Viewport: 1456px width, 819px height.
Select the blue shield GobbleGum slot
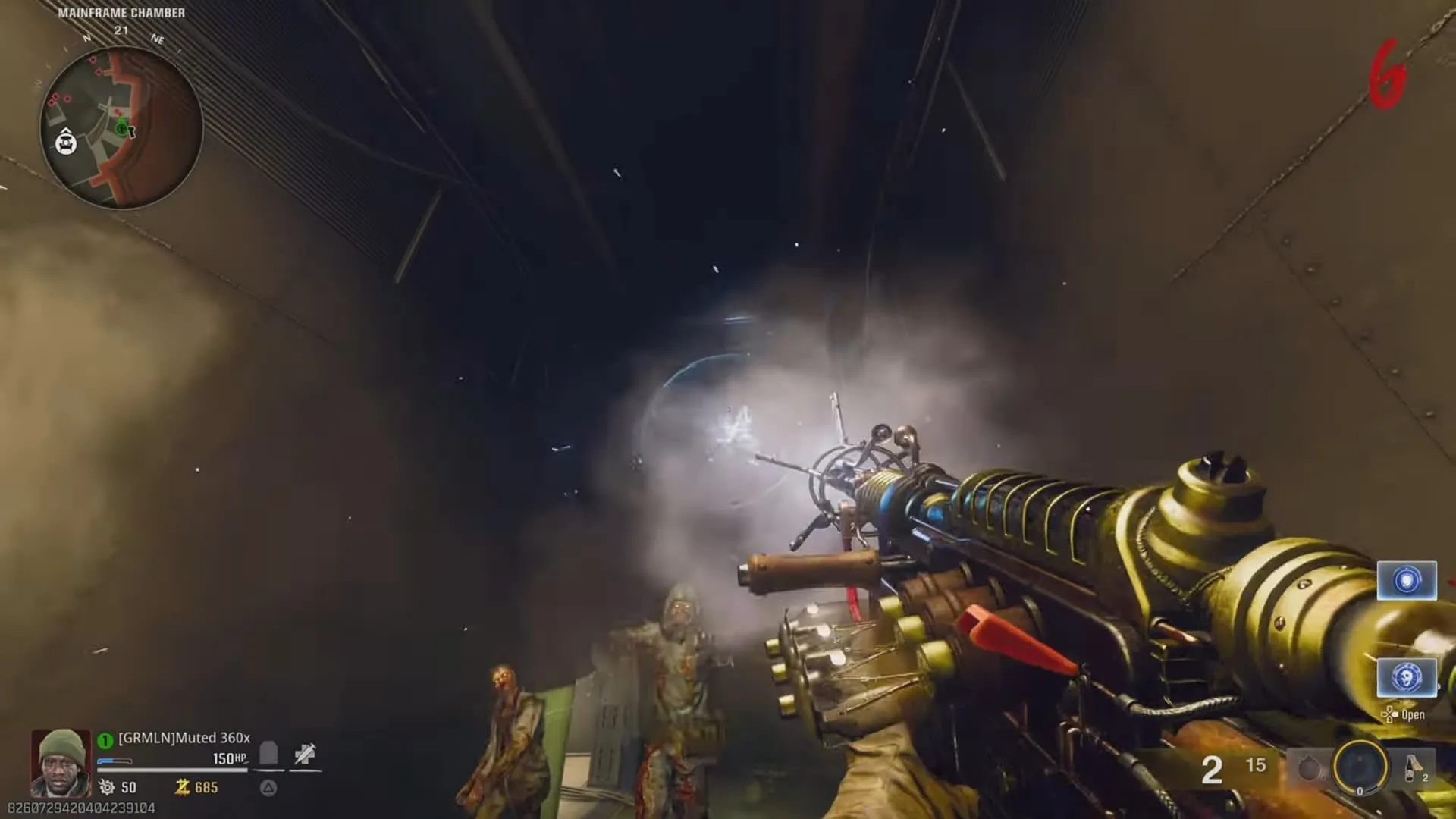[x=1407, y=581]
